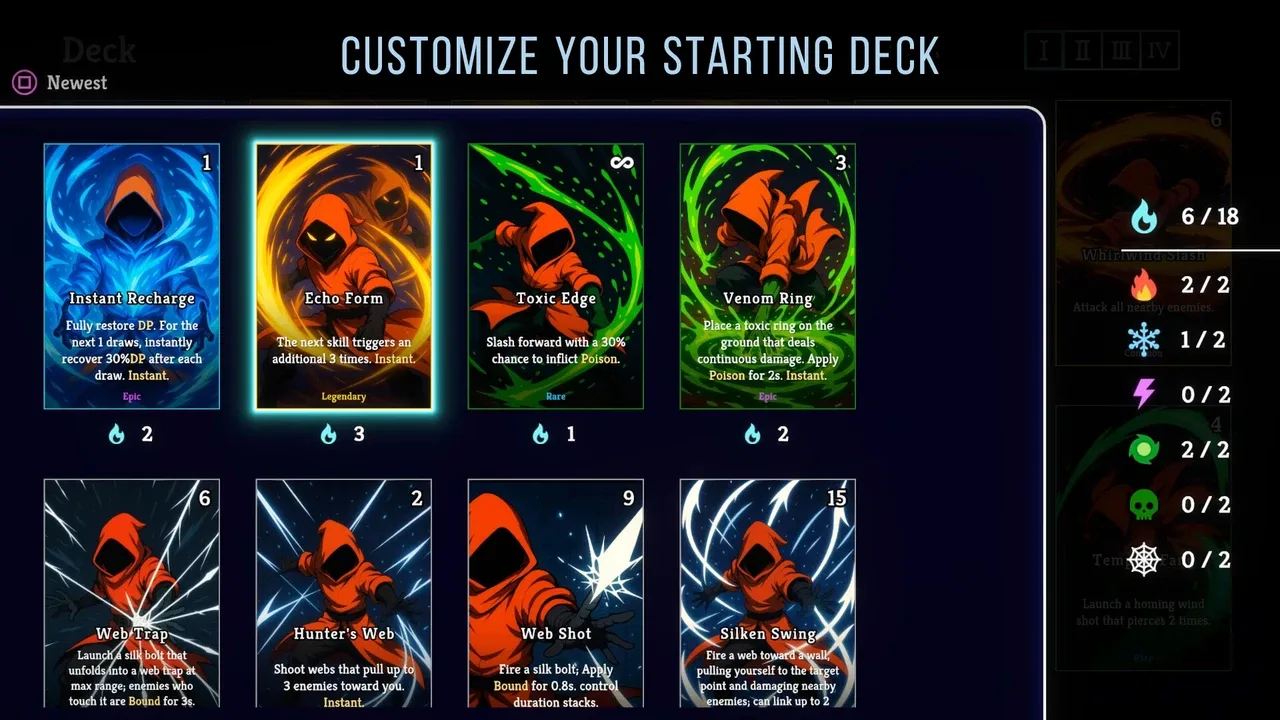Select the Silken Swing card

[768, 593]
